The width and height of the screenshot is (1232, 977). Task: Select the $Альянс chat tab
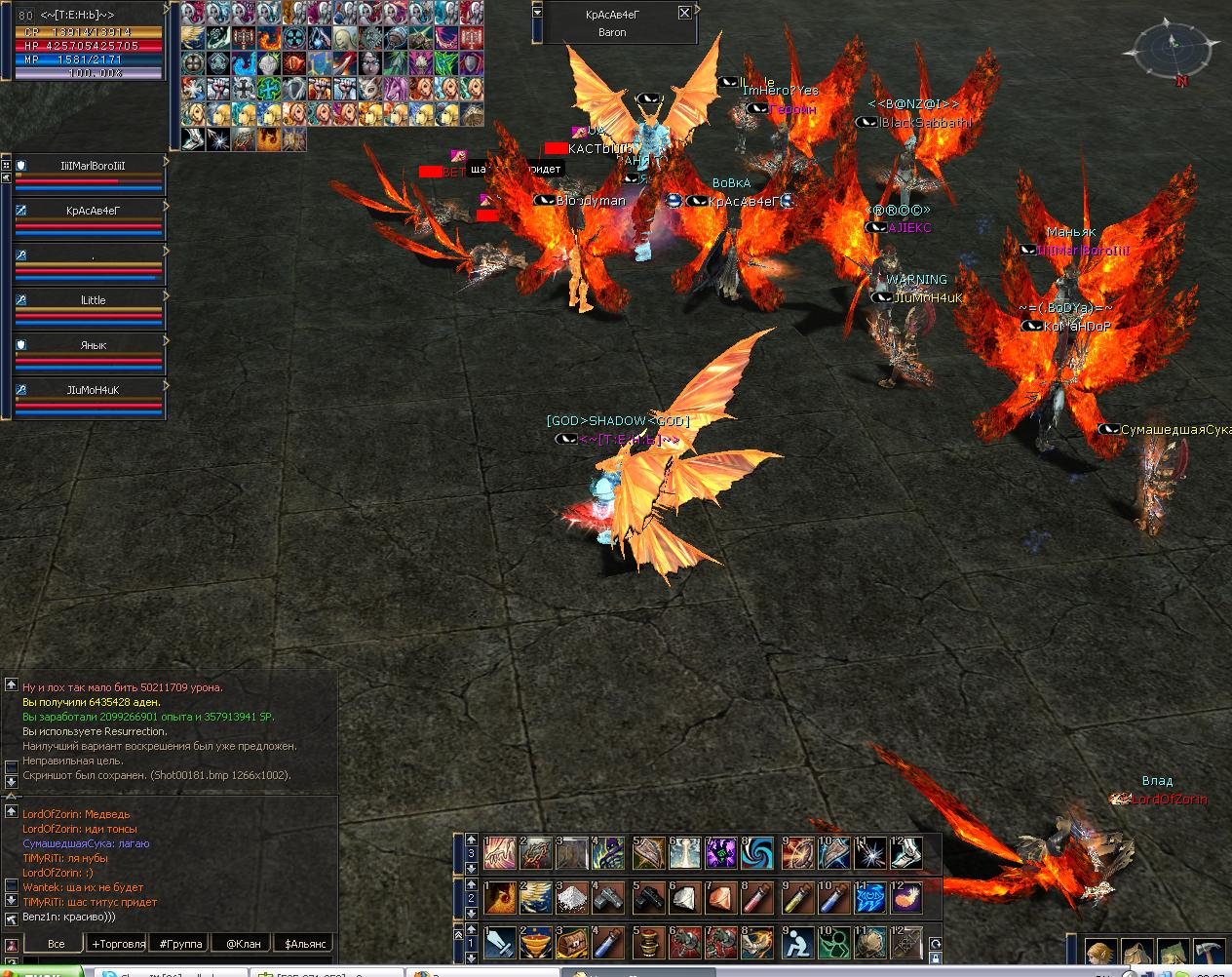point(303,944)
